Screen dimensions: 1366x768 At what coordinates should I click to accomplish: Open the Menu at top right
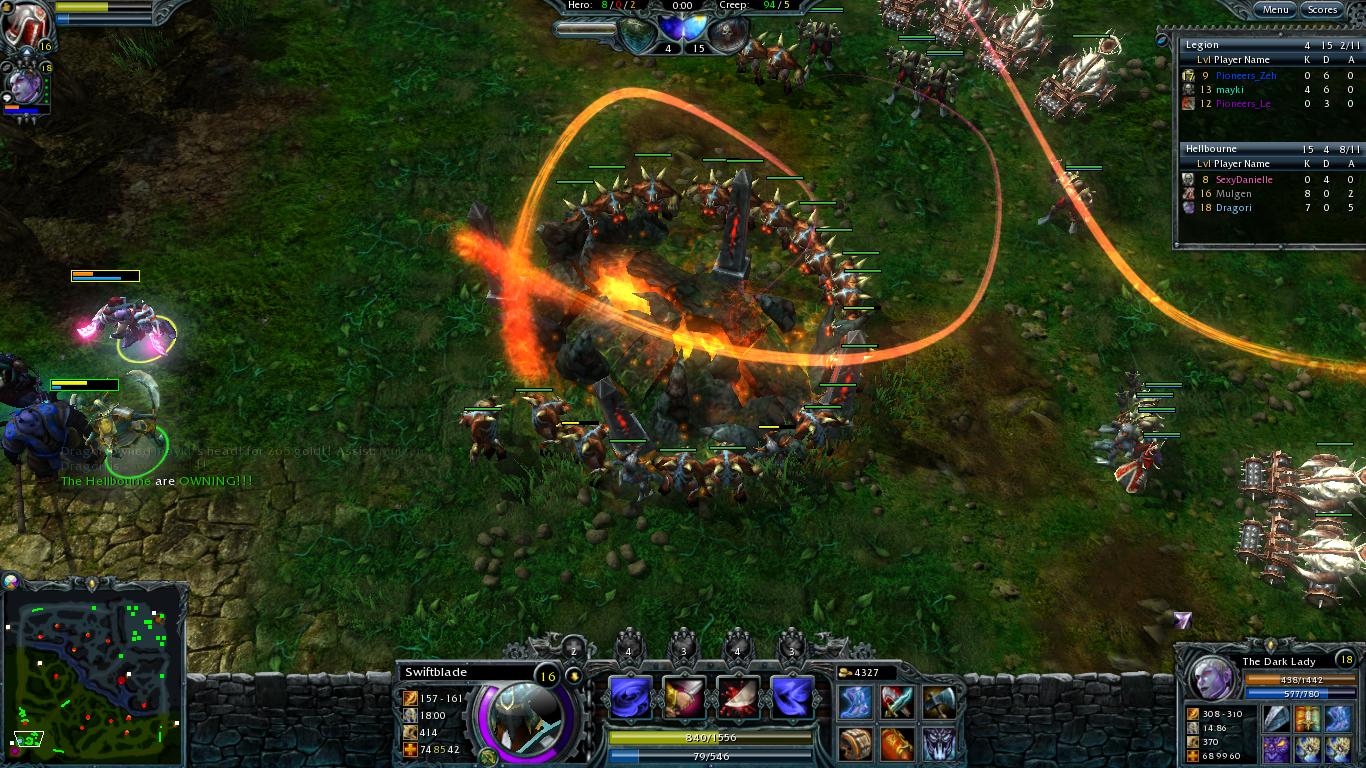click(x=1277, y=9)
